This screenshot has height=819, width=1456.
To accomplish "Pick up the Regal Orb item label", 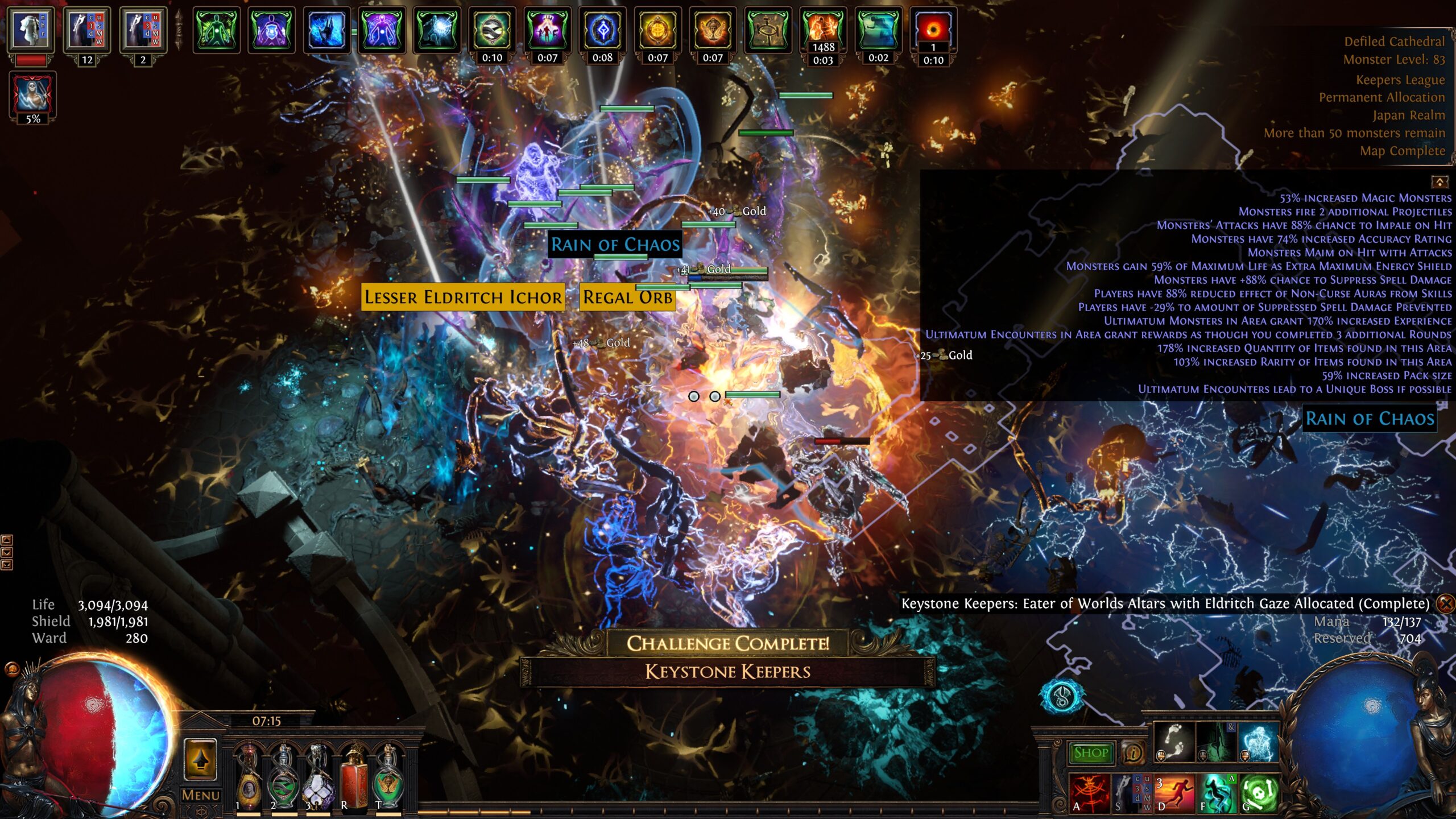I will (x=627, y=297).
